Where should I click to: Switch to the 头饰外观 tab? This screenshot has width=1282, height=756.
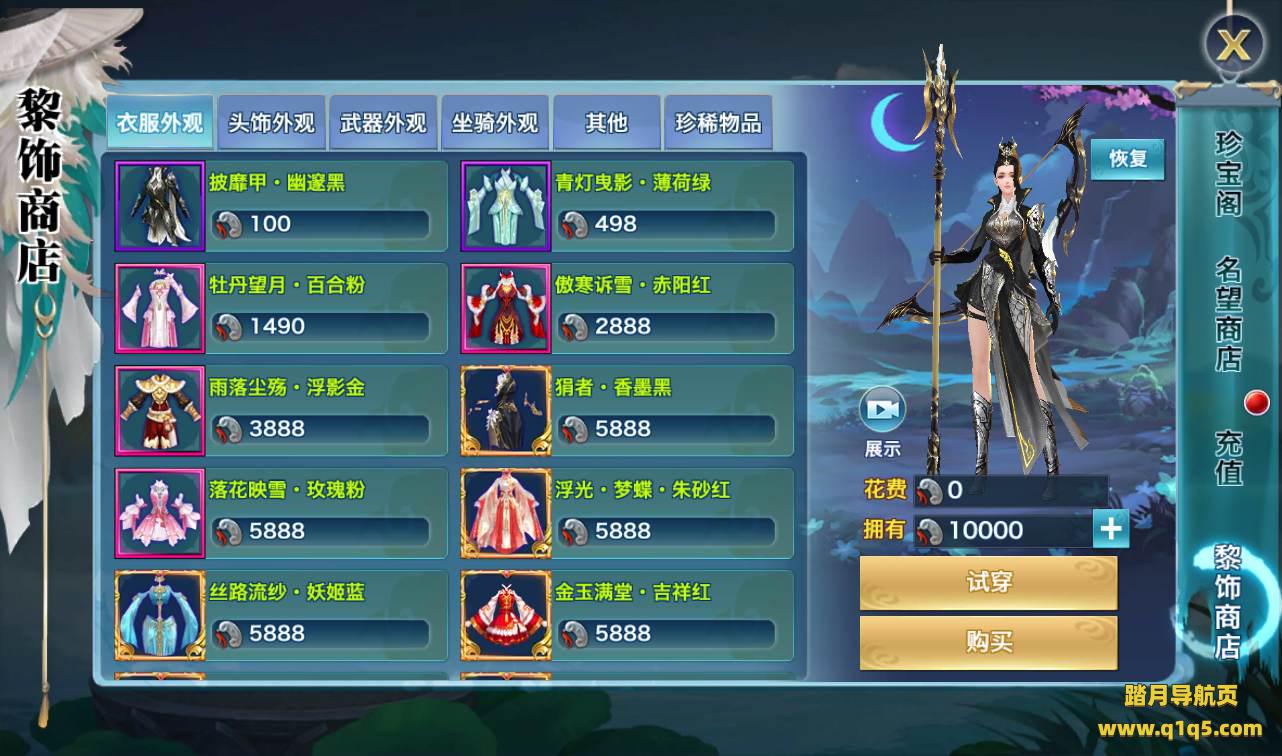(271, 123)
